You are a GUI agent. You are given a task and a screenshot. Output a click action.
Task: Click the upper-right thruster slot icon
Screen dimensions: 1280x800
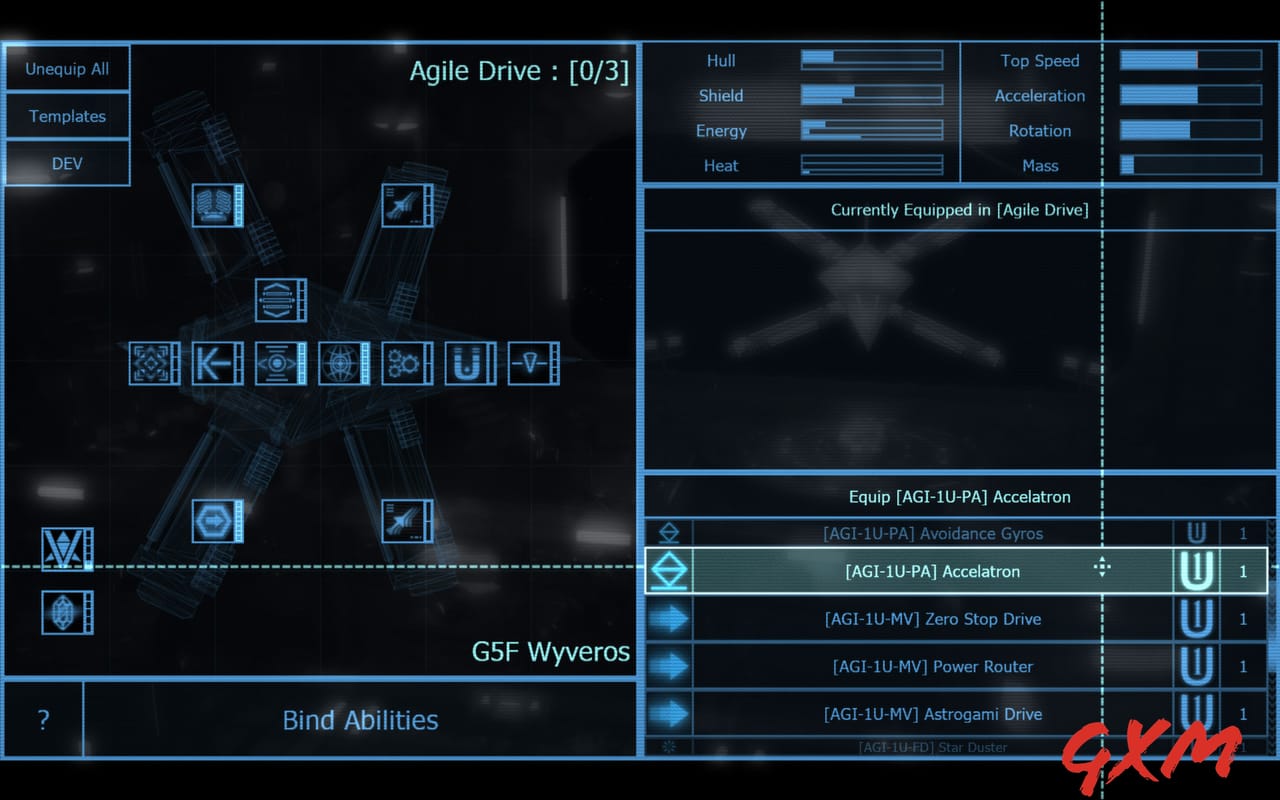[406, 205]
